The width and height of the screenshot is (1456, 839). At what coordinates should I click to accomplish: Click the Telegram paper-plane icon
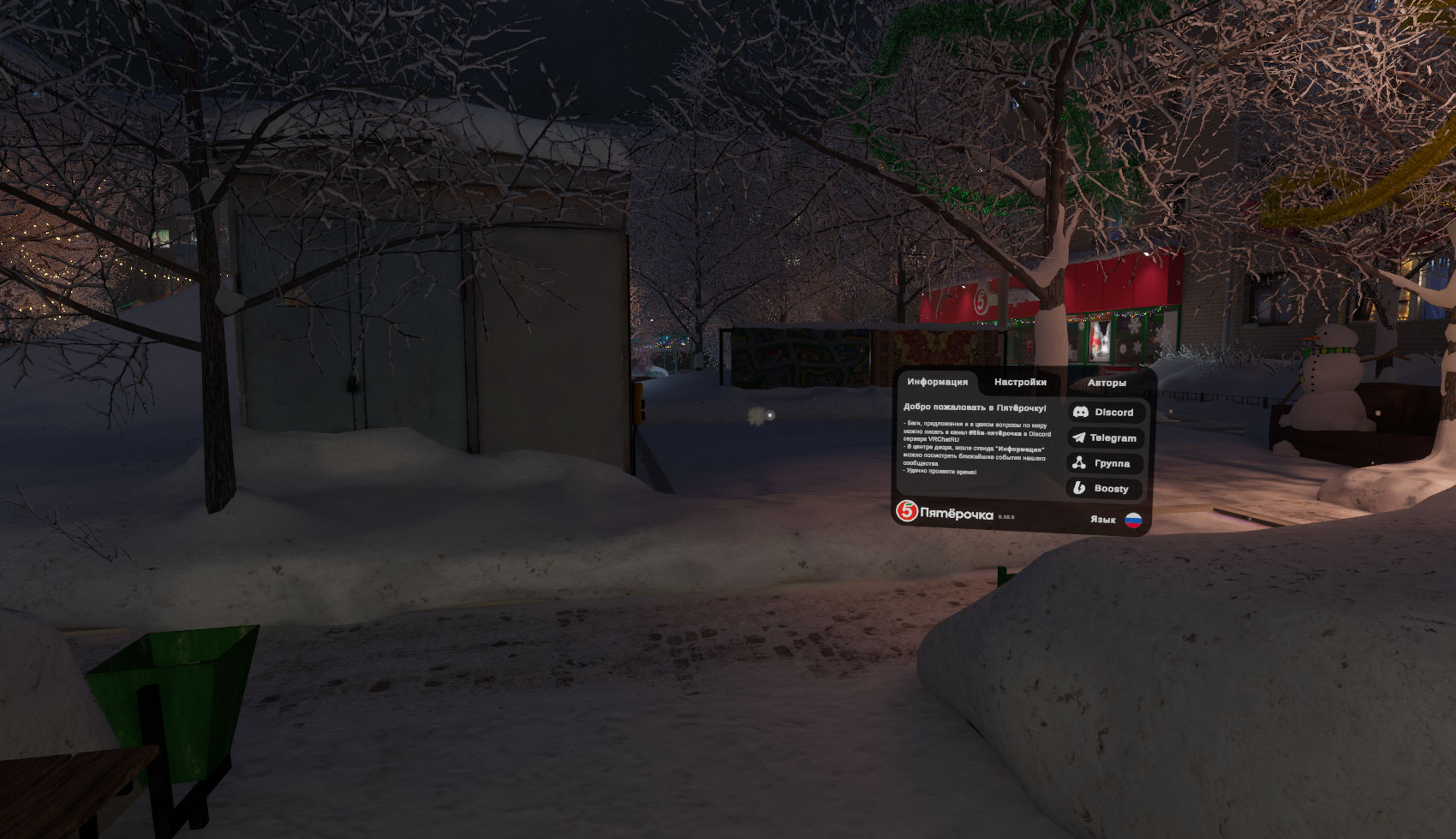click(1079, 437)
